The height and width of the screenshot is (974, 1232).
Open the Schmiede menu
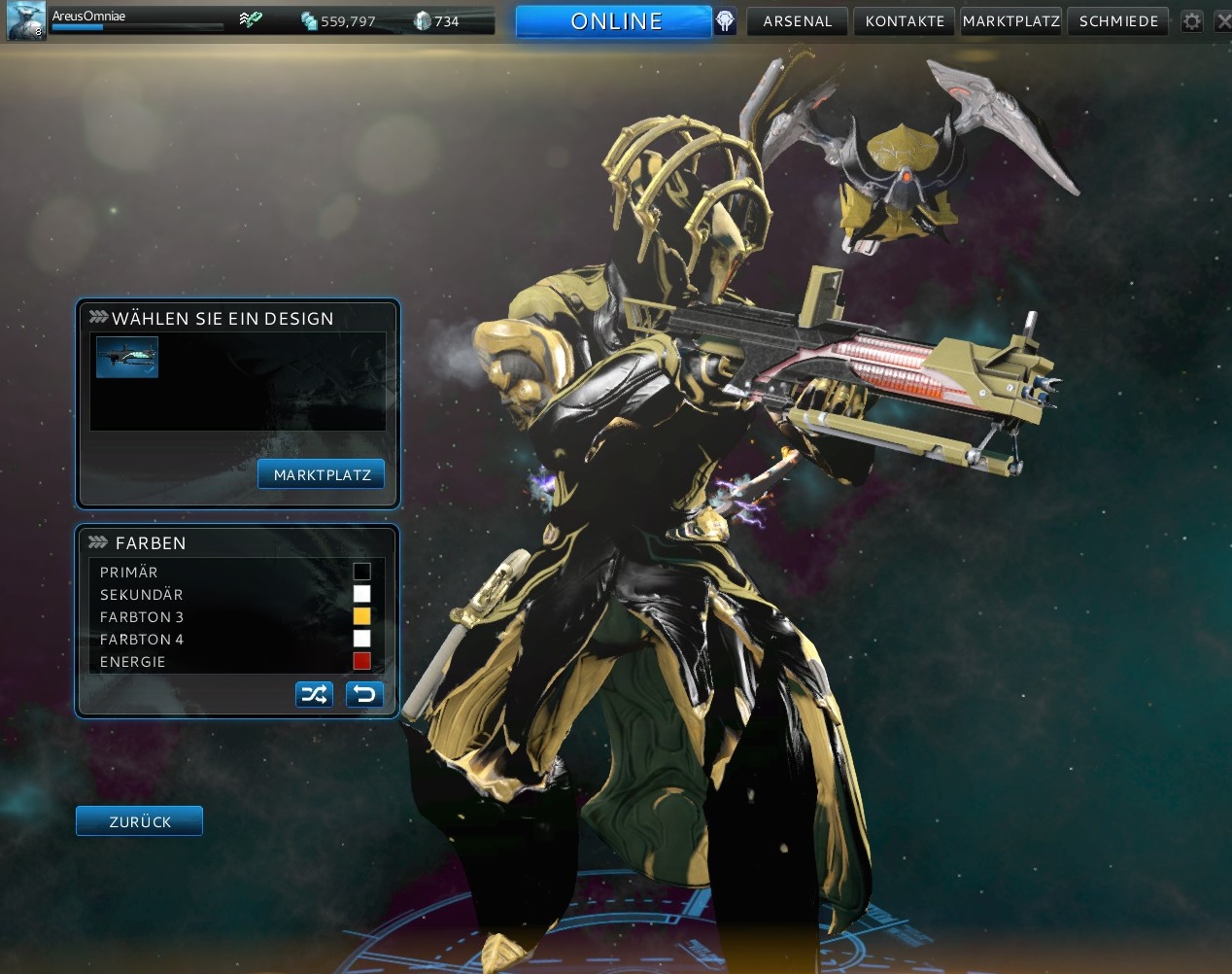(1118, 21)
